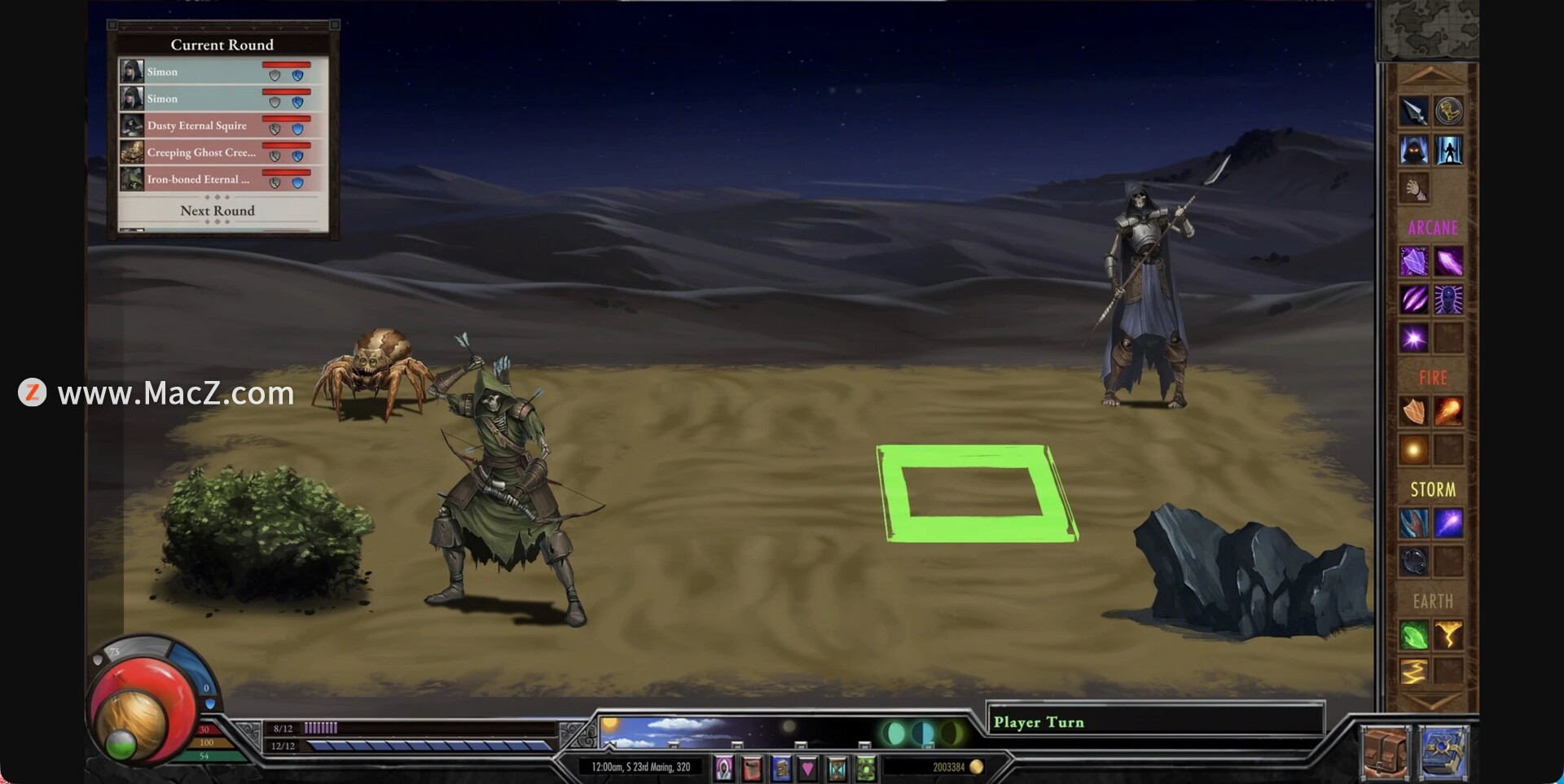Activate the golden boot movement skill
The width and height of the screenshot is (1564, 784).
coord(1449,111)
